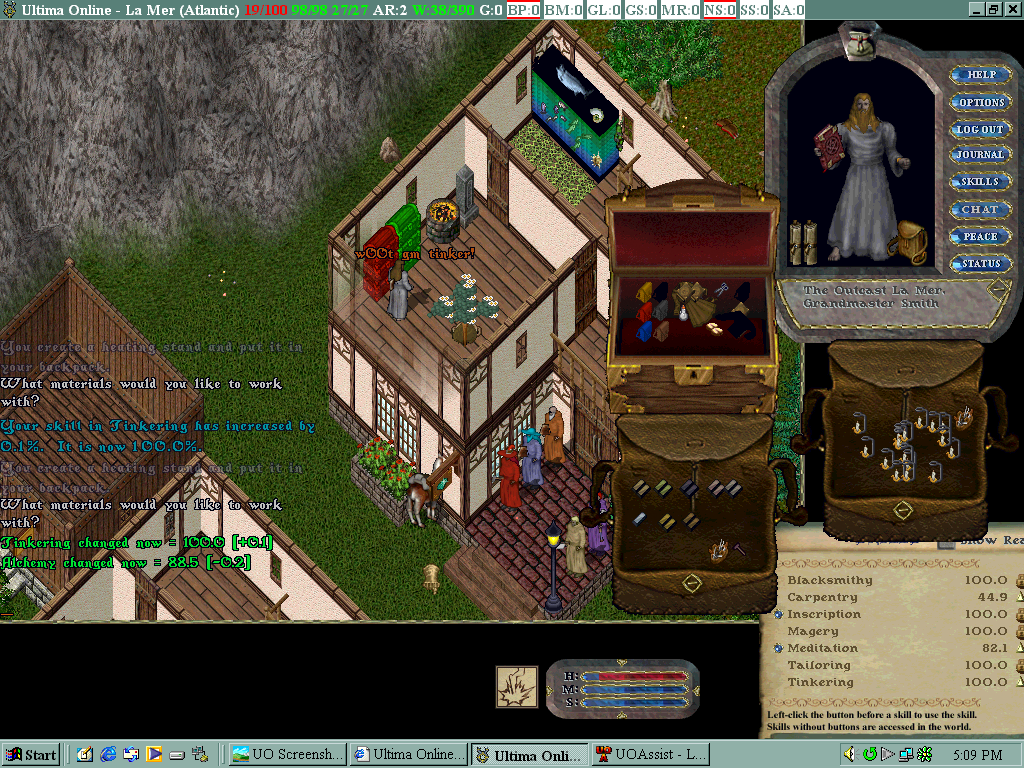
Task: Close the Ultima Online window
Action: tap(1012, 9)
